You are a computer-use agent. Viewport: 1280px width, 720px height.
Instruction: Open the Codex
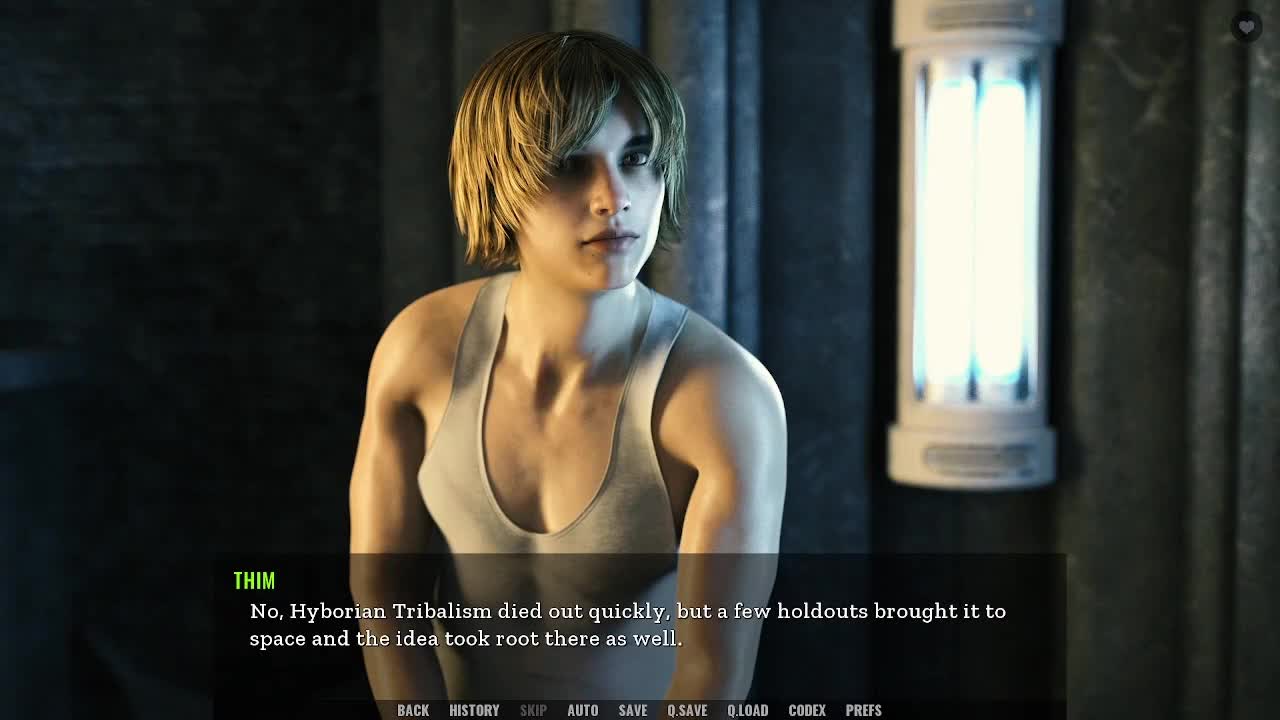pyautogui.click(x=807, y=710)
